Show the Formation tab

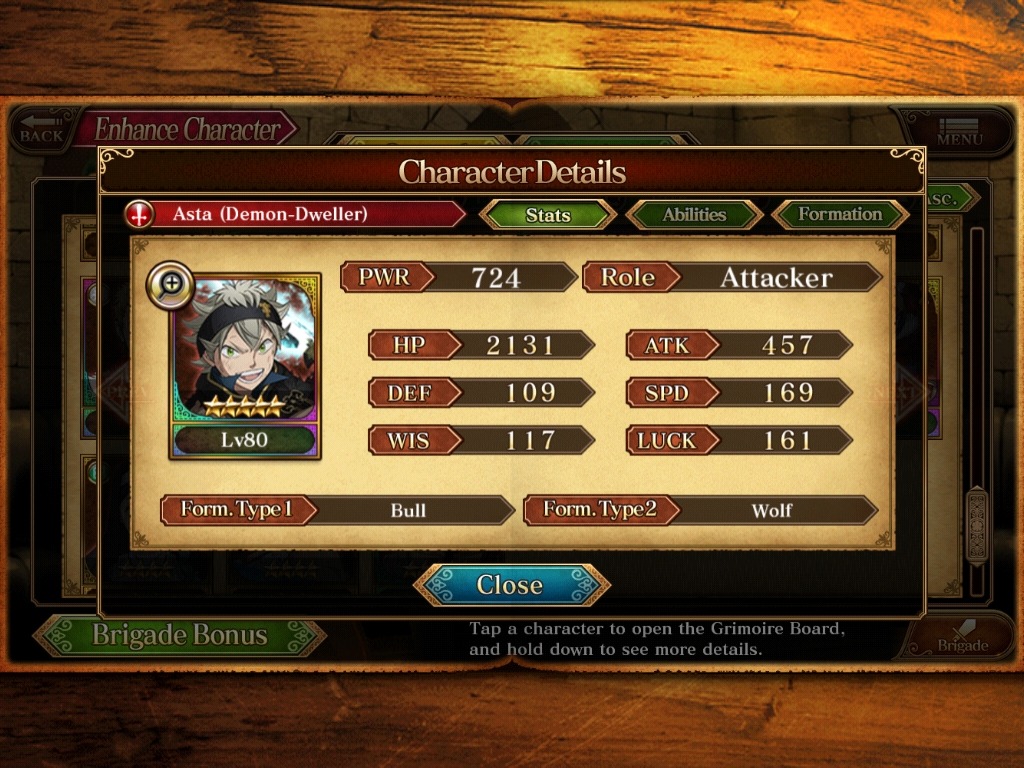click(x=839, y=215)
